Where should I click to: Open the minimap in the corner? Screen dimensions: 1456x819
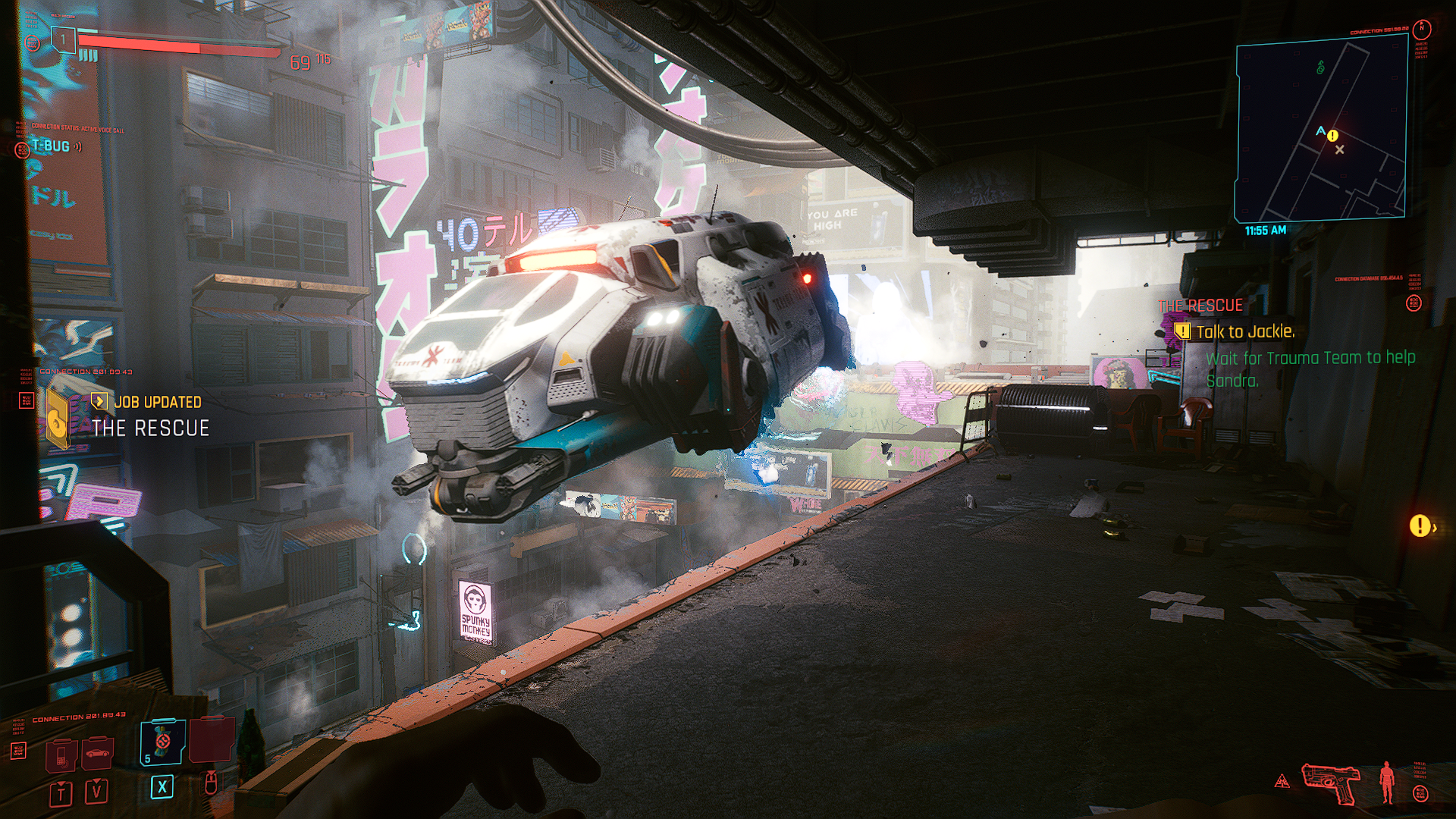click(x=1321, y=129)
